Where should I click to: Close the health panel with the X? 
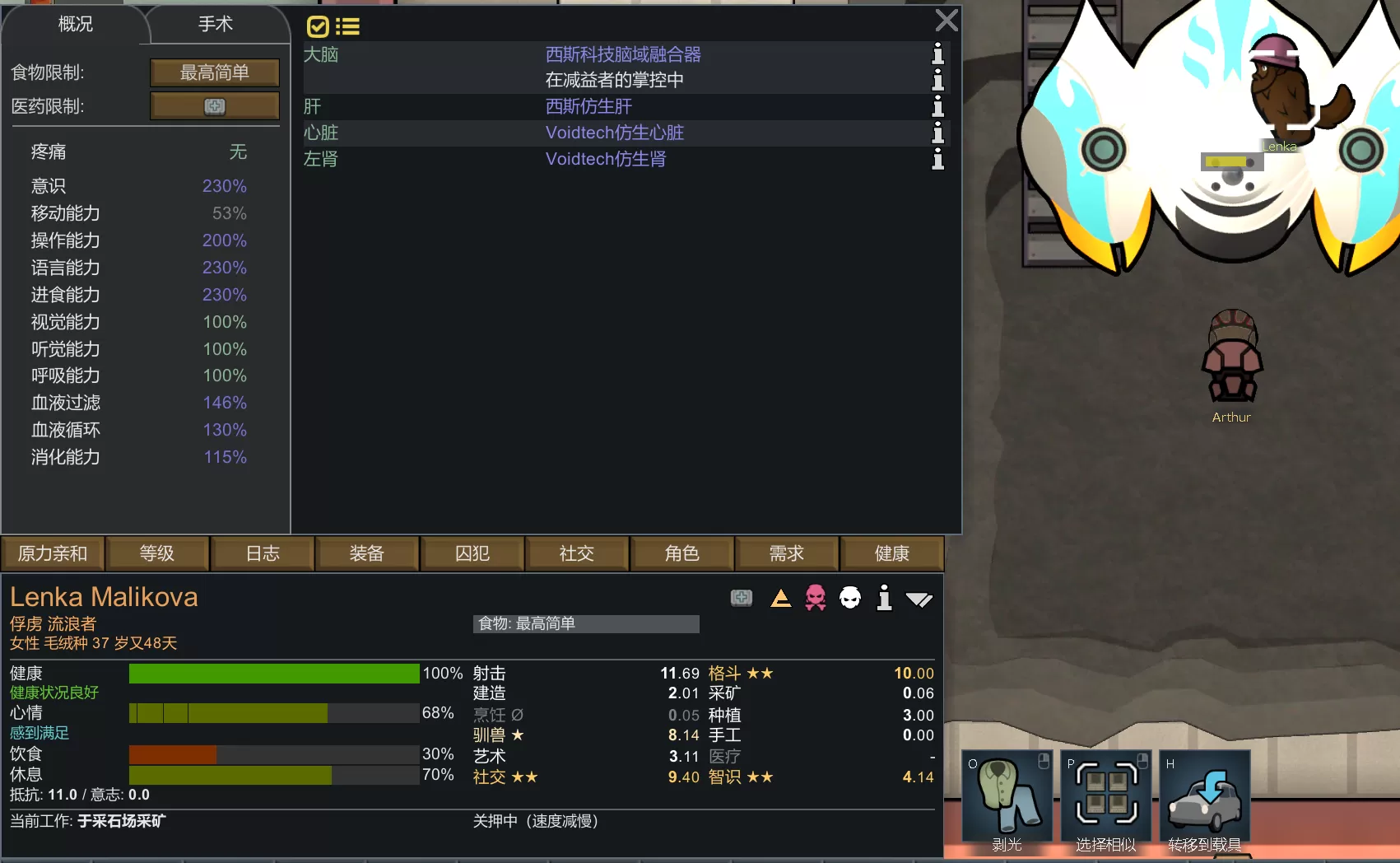pyautogui.click(x=947, y=21)
